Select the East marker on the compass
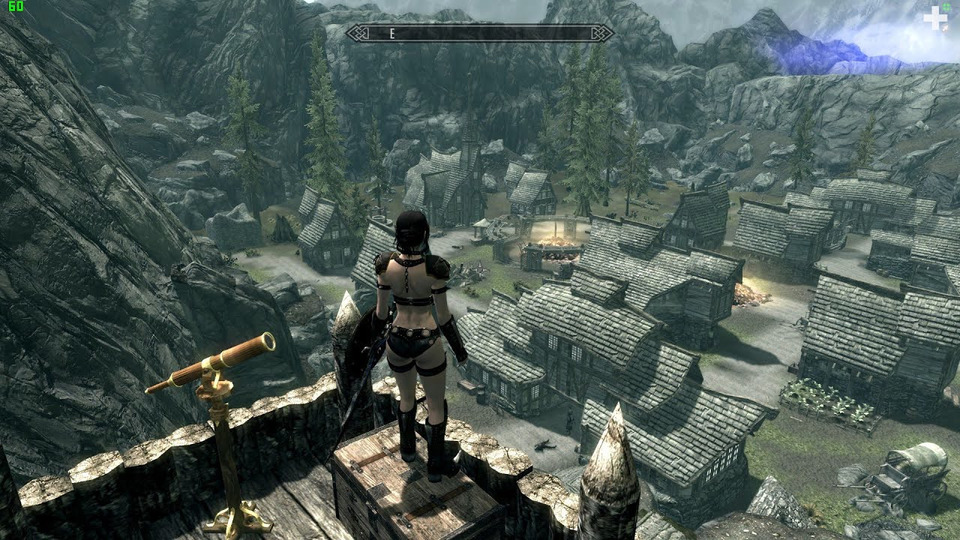Viewport: 960px width, 540px height. coord(393,33)
